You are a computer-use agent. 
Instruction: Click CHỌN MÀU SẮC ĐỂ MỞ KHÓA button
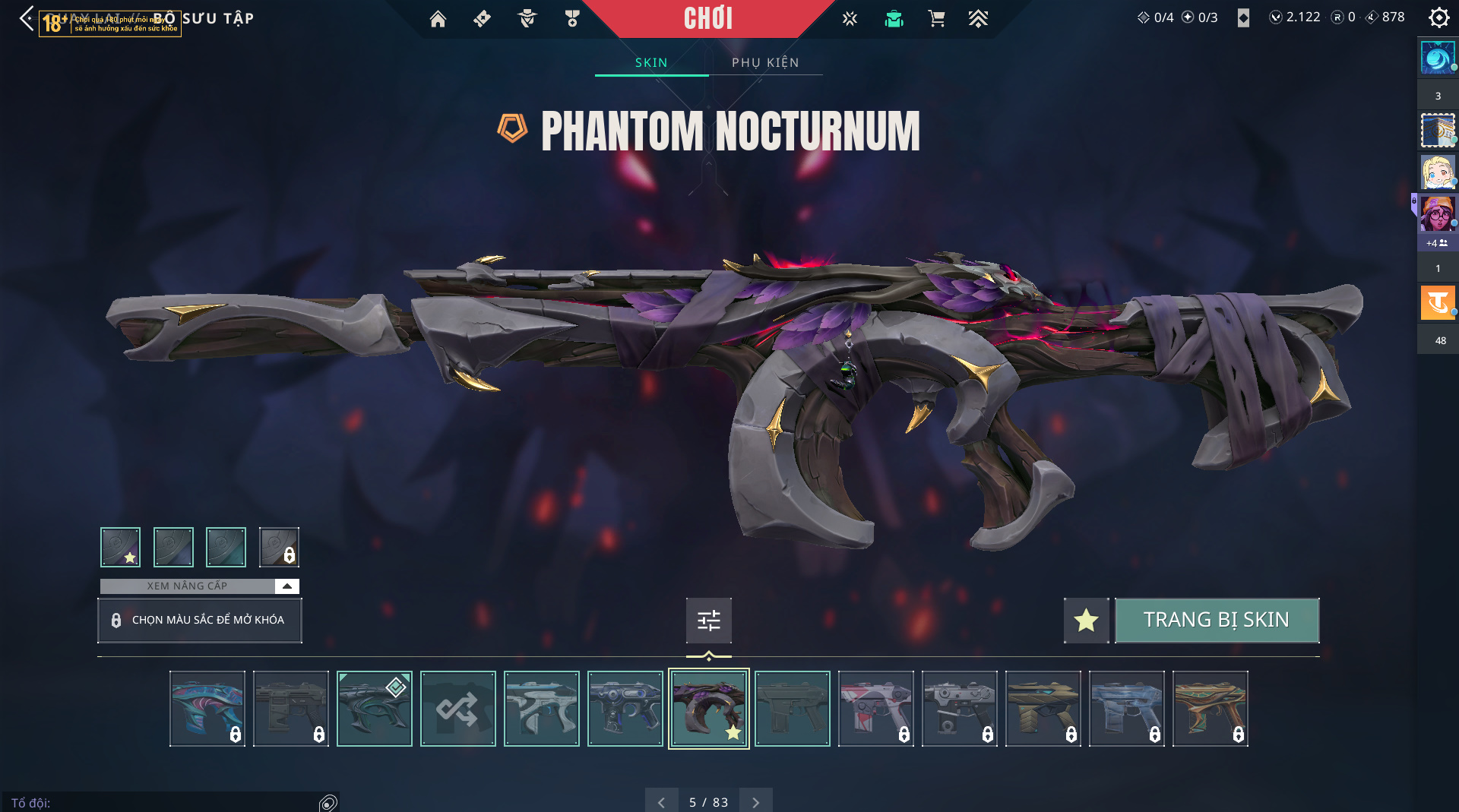200,620
